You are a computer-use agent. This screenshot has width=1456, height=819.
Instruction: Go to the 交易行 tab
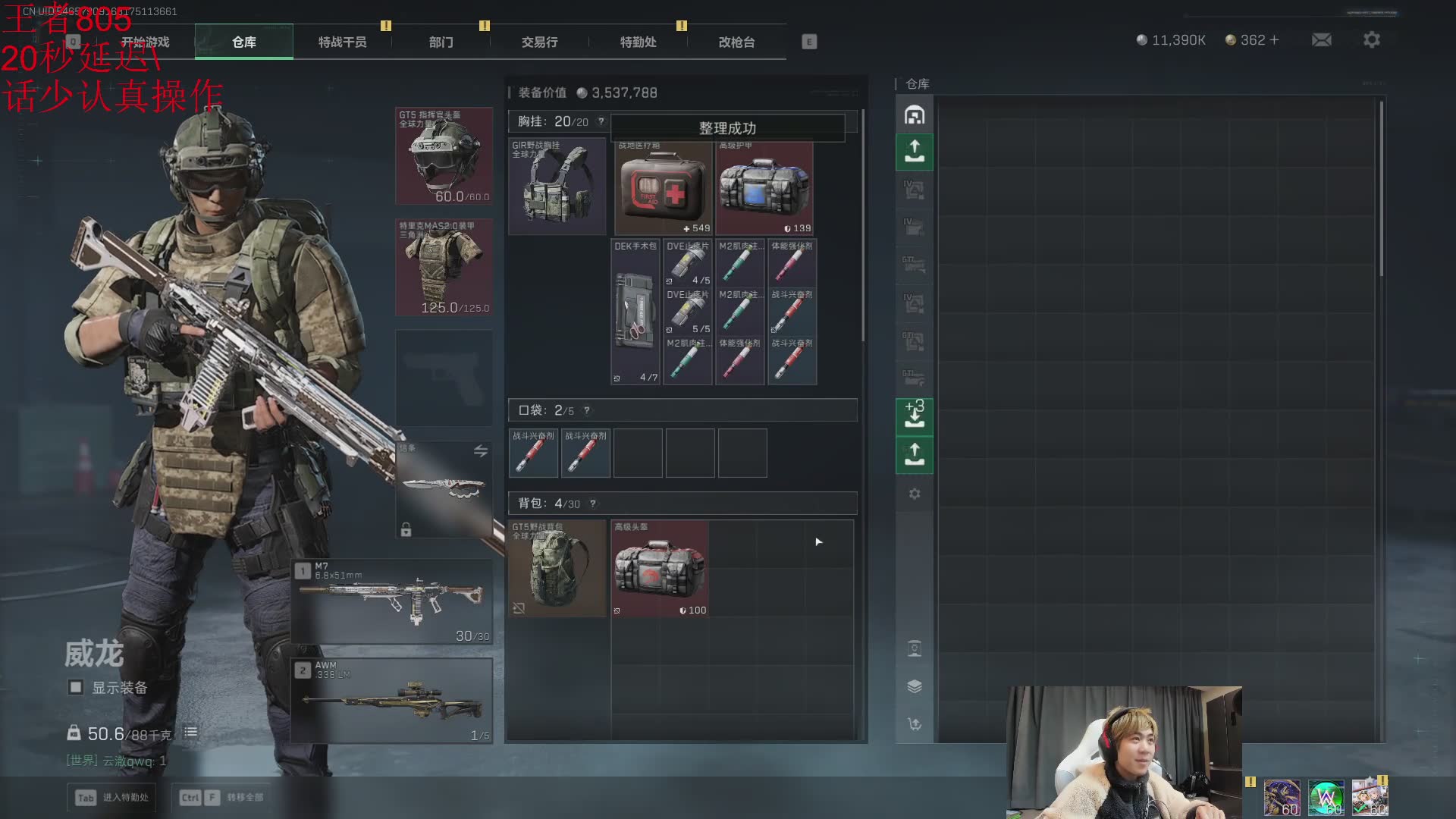539,42
